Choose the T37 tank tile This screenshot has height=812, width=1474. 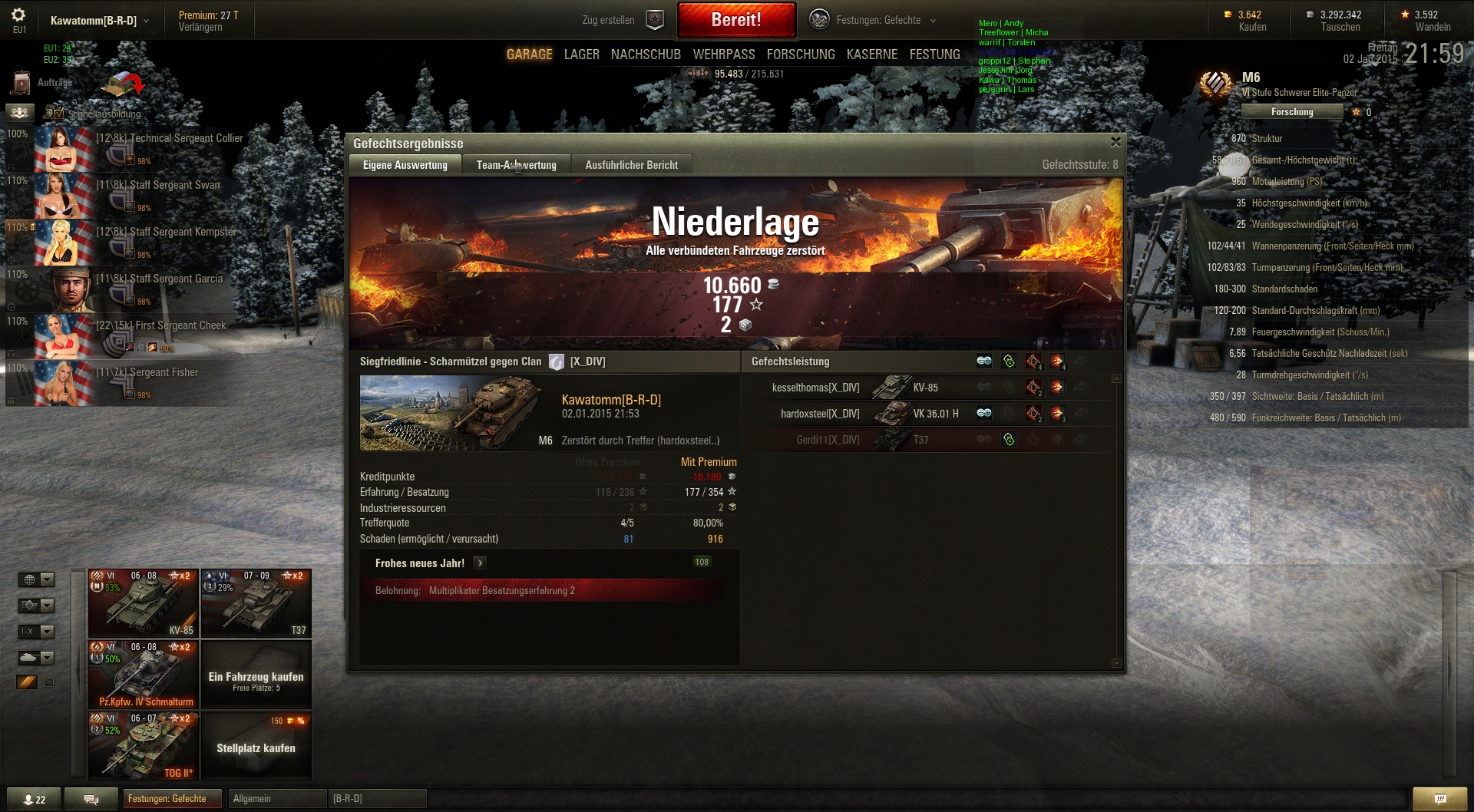tap(256, 603)
